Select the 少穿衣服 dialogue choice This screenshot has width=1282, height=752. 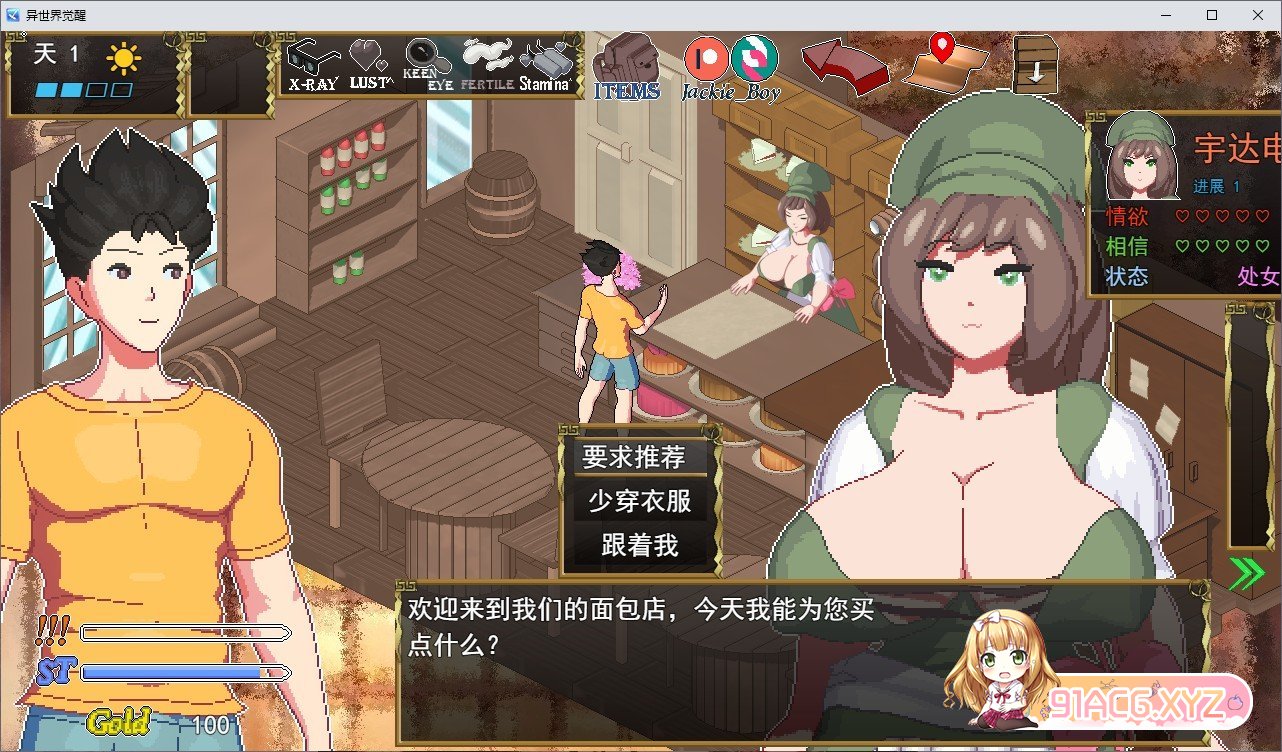[640, 501]
